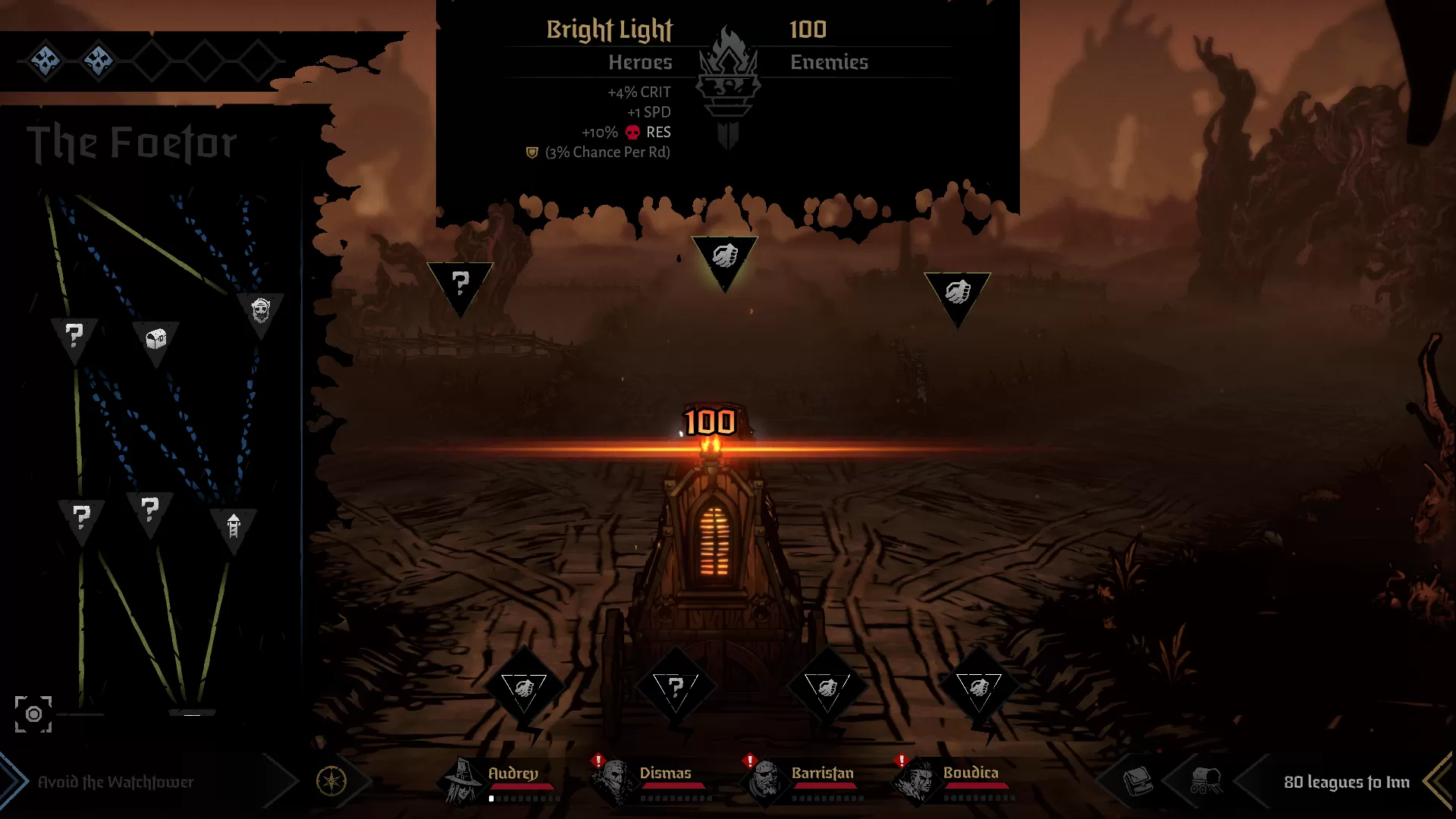This screenshot has height=819, width=1456.
Task: Open the inventory satchel icon
Action: [1137, 780]
